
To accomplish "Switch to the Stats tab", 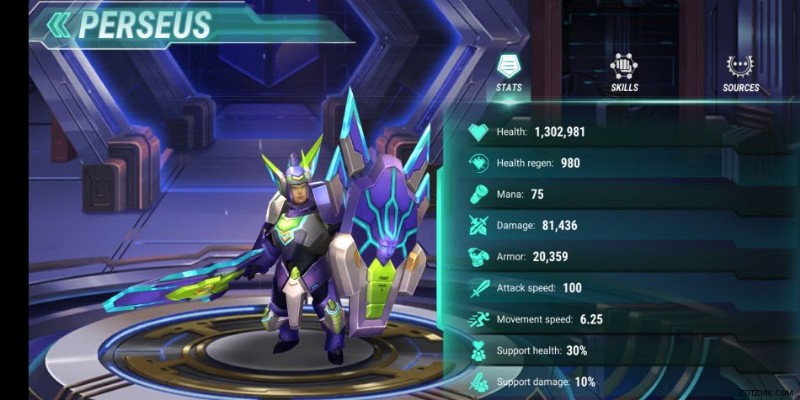I will point(509,72).
